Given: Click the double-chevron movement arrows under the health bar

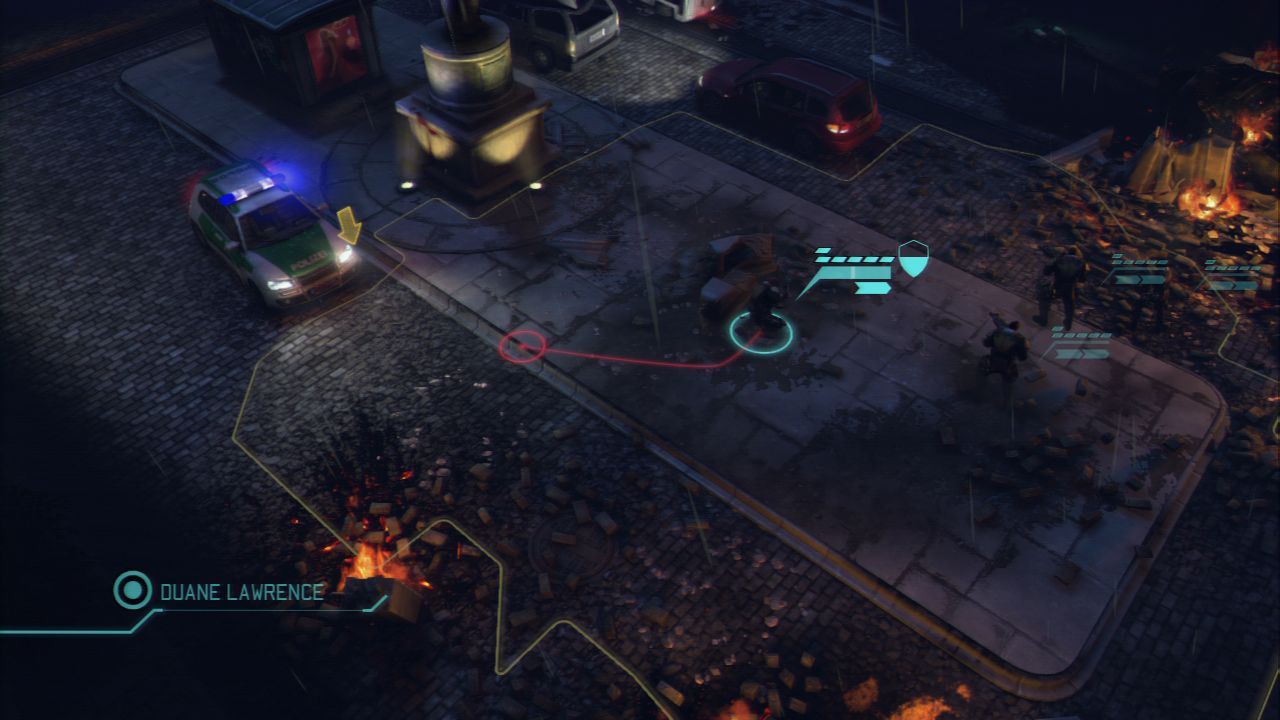Looking at the screenshot, I should click(x=872, y=287).
